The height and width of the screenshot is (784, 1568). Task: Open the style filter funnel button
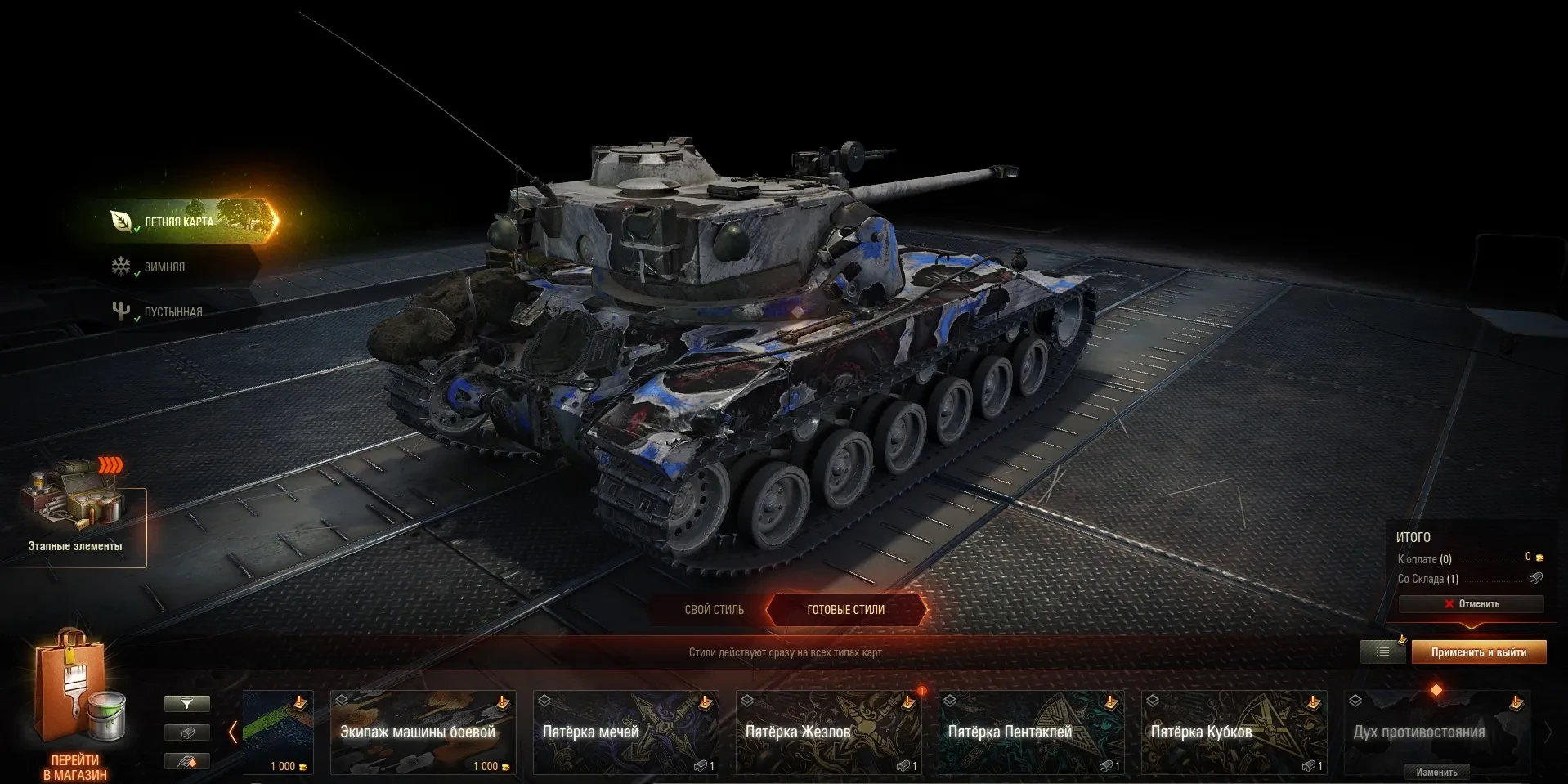(187, 704)
